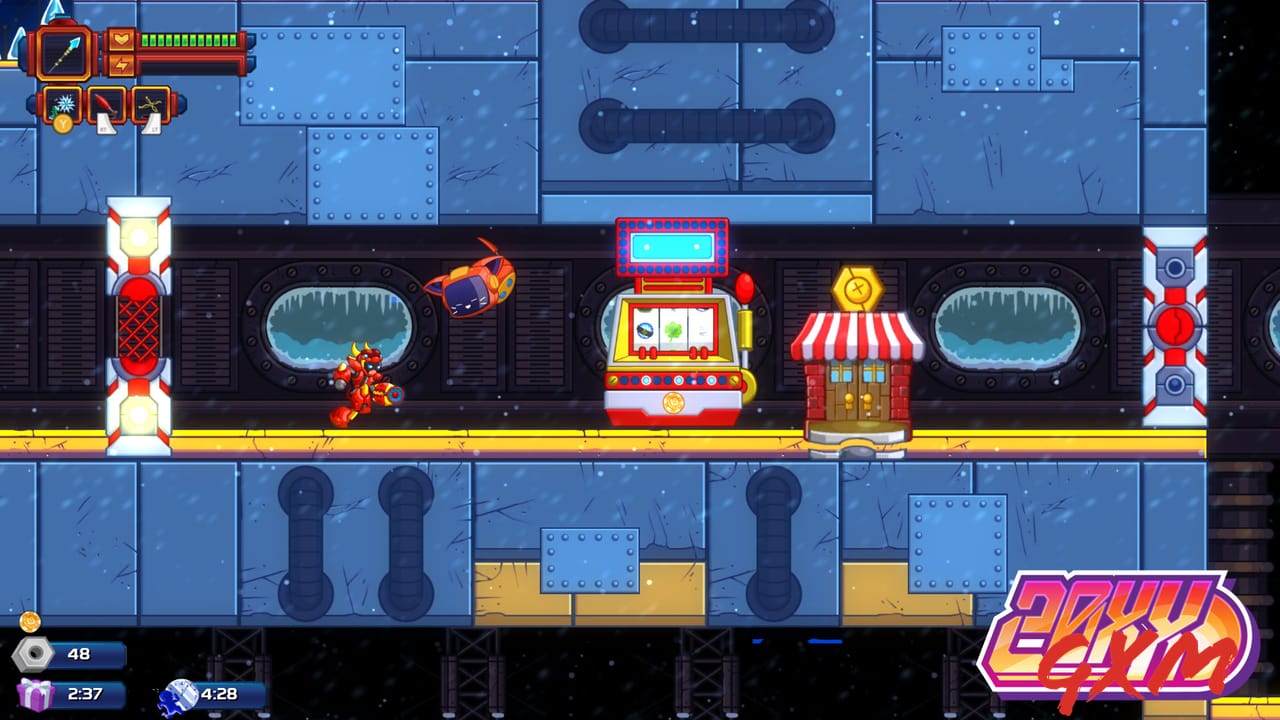
Task: Select the snowflake ability bound to Y
Action: point(62,102)
